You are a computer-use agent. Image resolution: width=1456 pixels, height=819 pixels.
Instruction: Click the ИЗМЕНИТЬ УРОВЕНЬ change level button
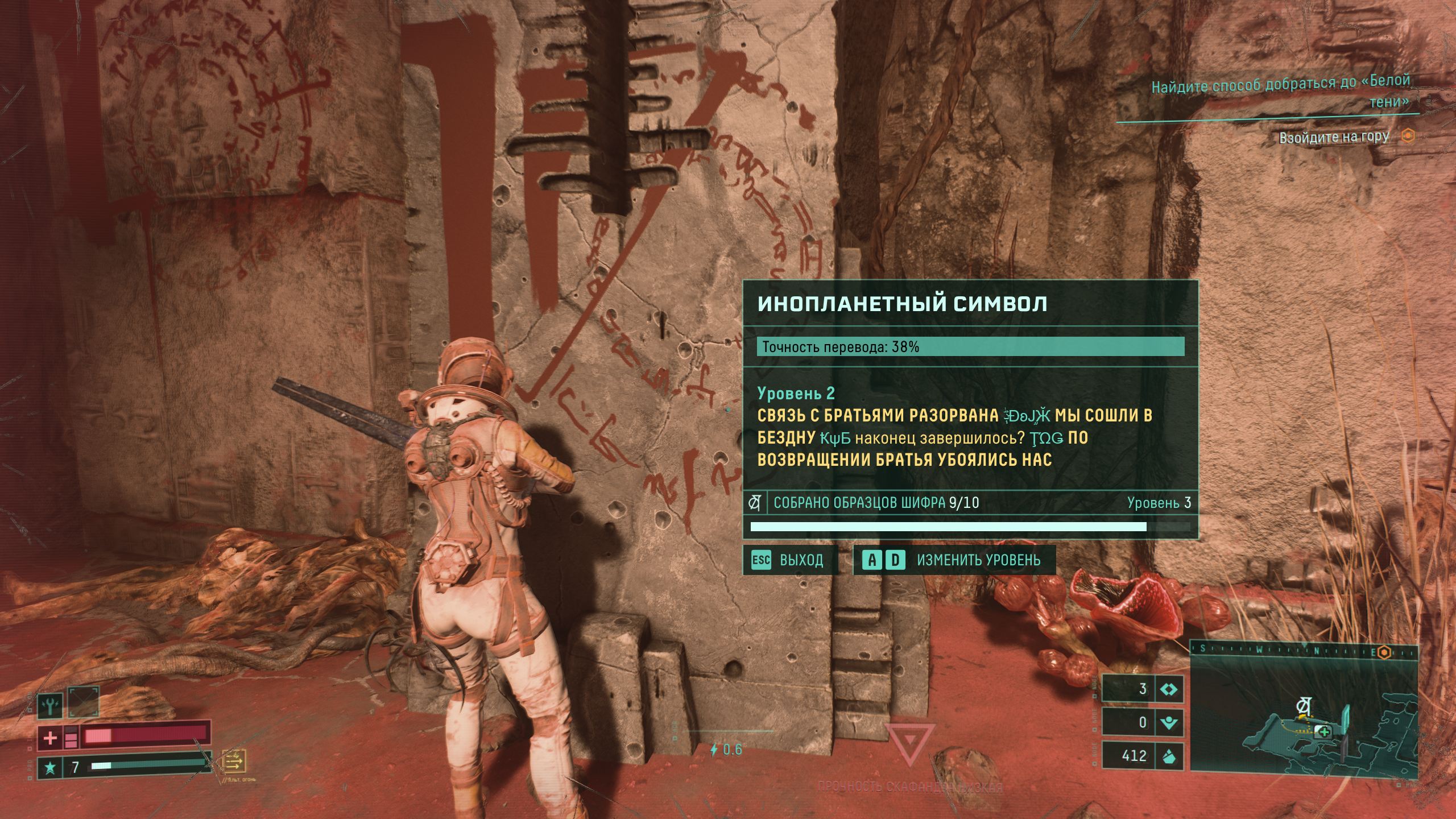[x=954, y=560]
